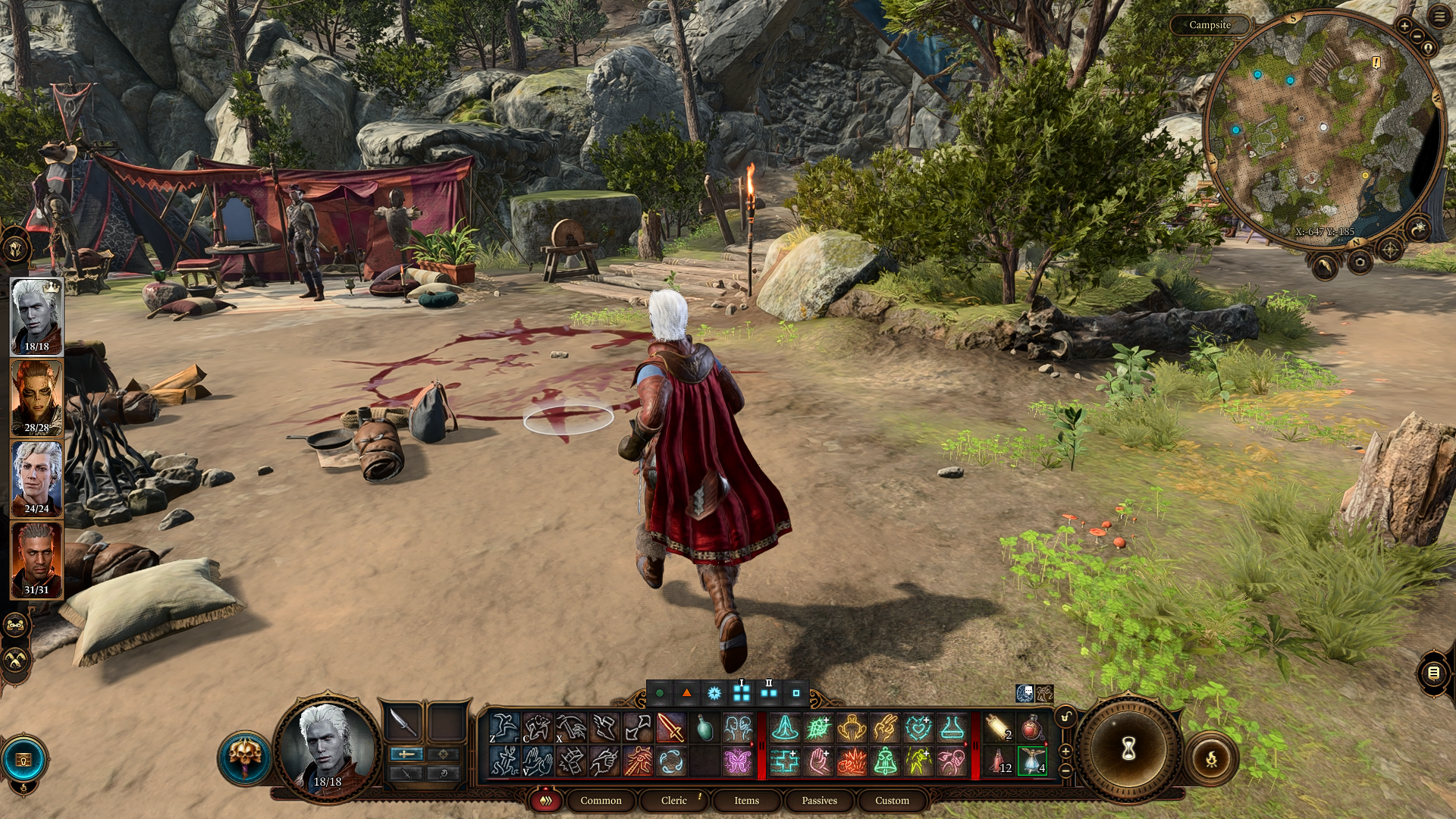
Task: Switch to the Common hotbar tab
Action: [601, 800]
